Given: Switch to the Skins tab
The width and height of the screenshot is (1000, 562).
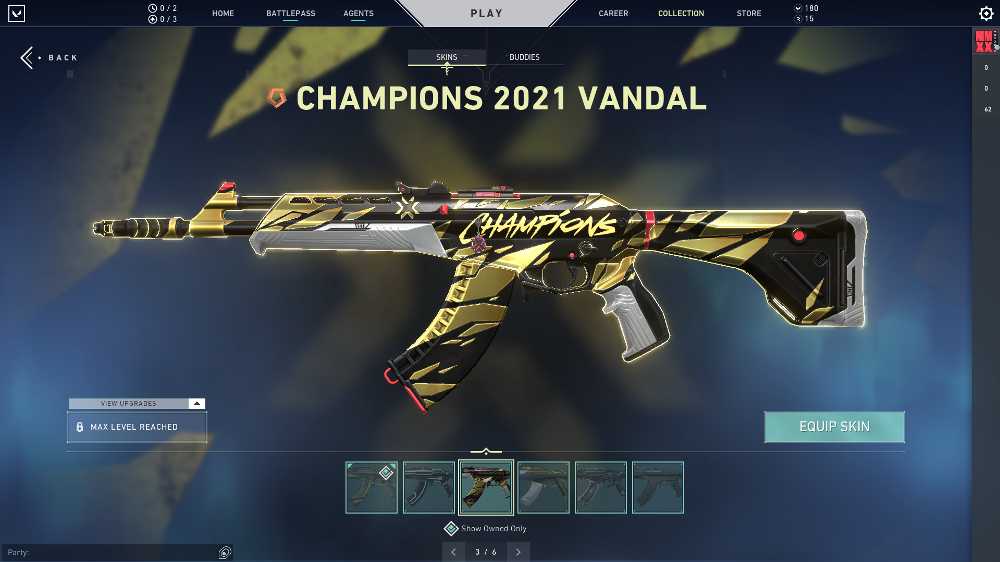Looking at the screenshot, I should pyautogui.click(x=447, y=58).
